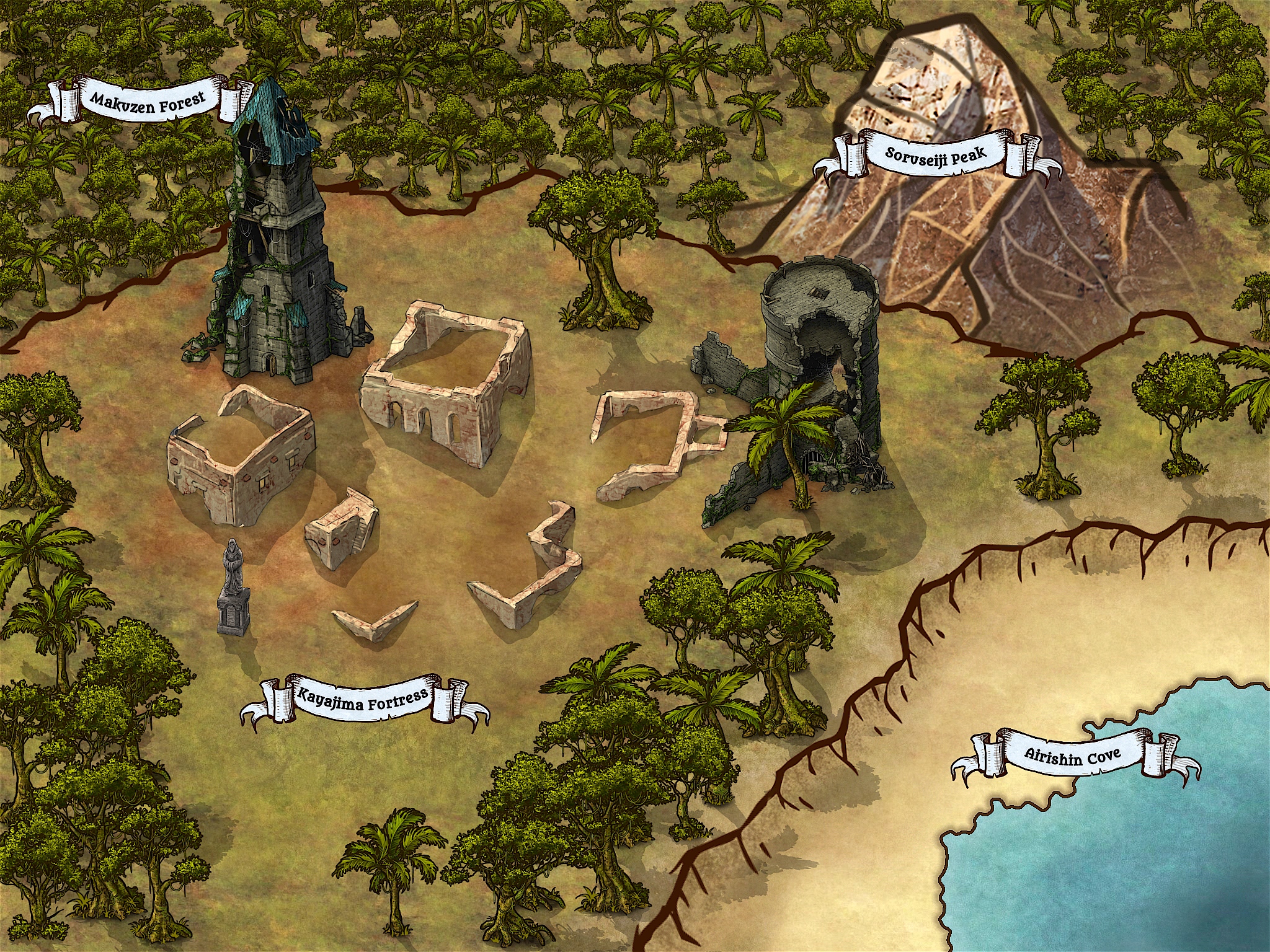Click the Soruseiji Peak location banner
Image resolution: width=1270 pixels, height=952 pixels.
coord(935,154)
